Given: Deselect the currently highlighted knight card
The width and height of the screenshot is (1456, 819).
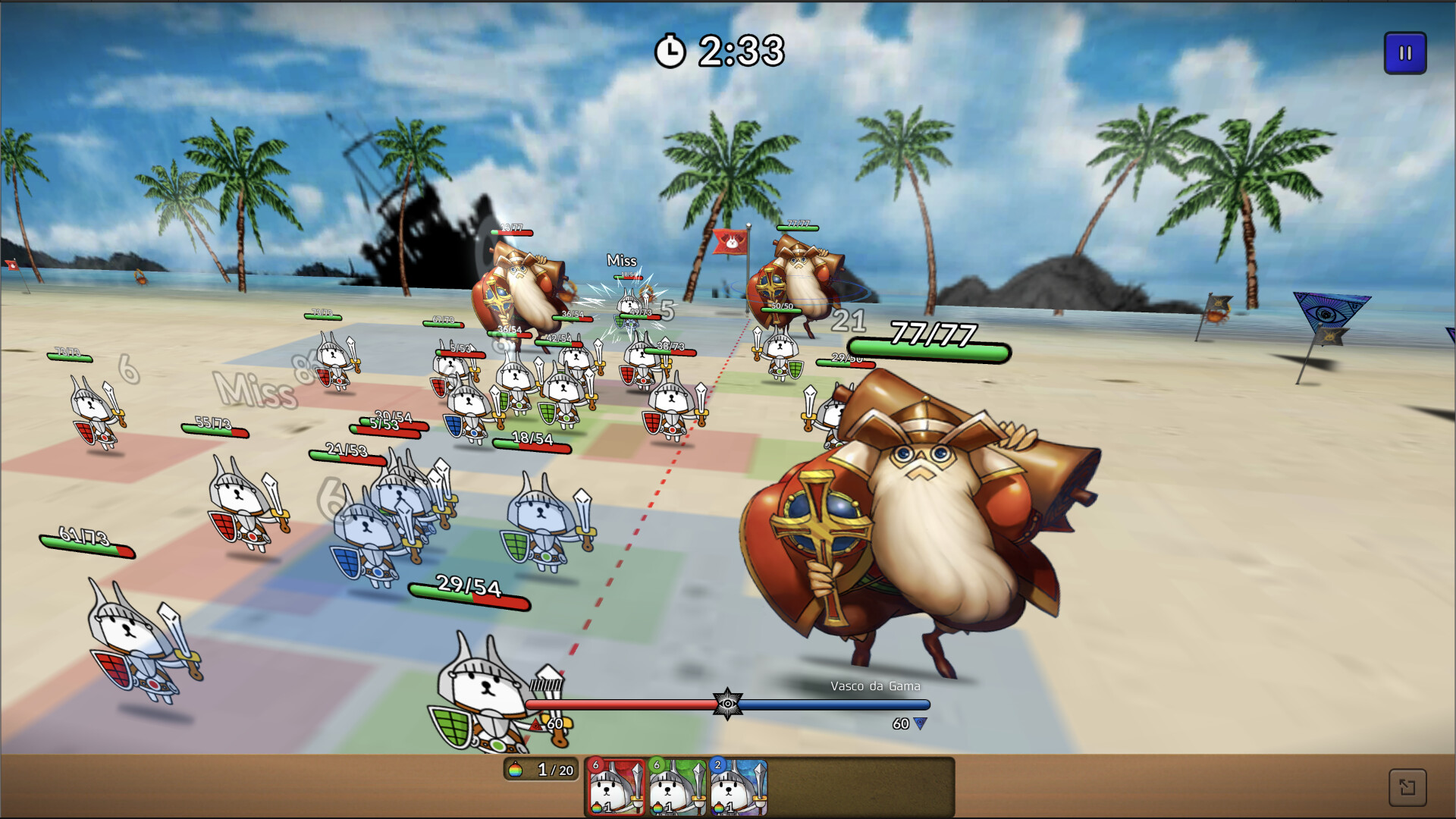Looking at the screenshot, I should click(x=614, y=789).
